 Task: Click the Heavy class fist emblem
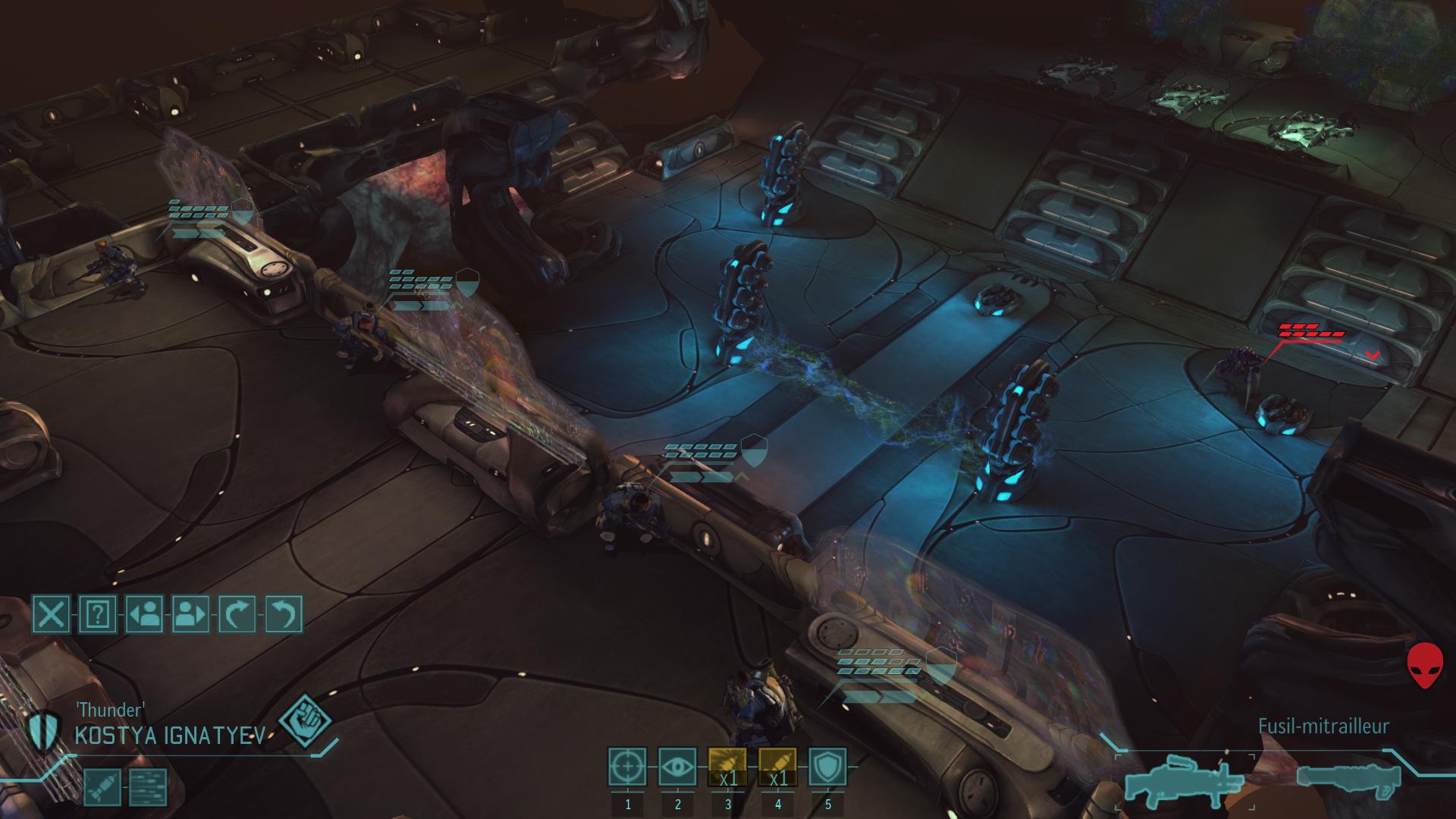point(305,721)
